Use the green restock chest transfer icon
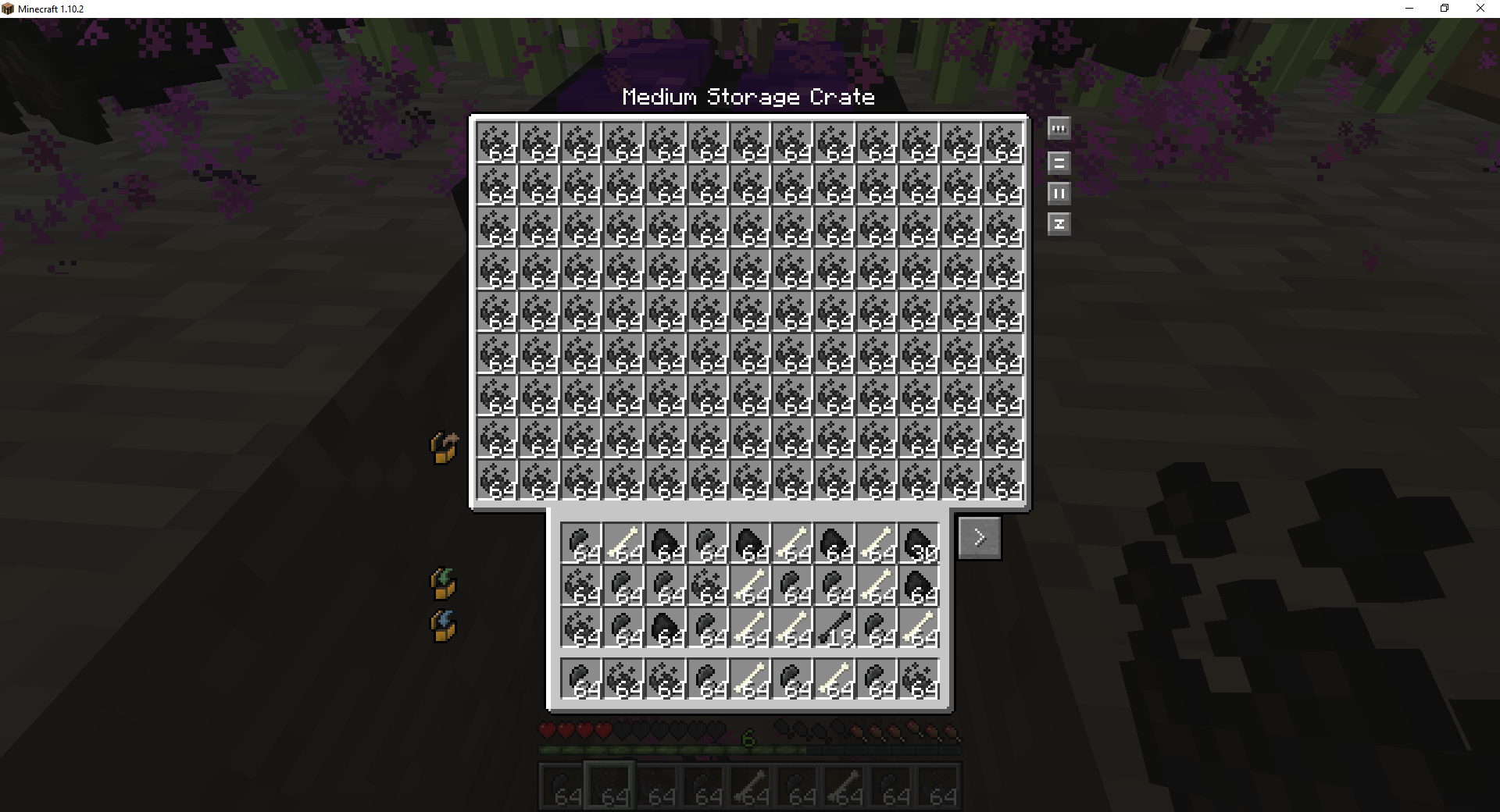The width and height of the screenshot is (1500, 812). click(x=443, y=583)
